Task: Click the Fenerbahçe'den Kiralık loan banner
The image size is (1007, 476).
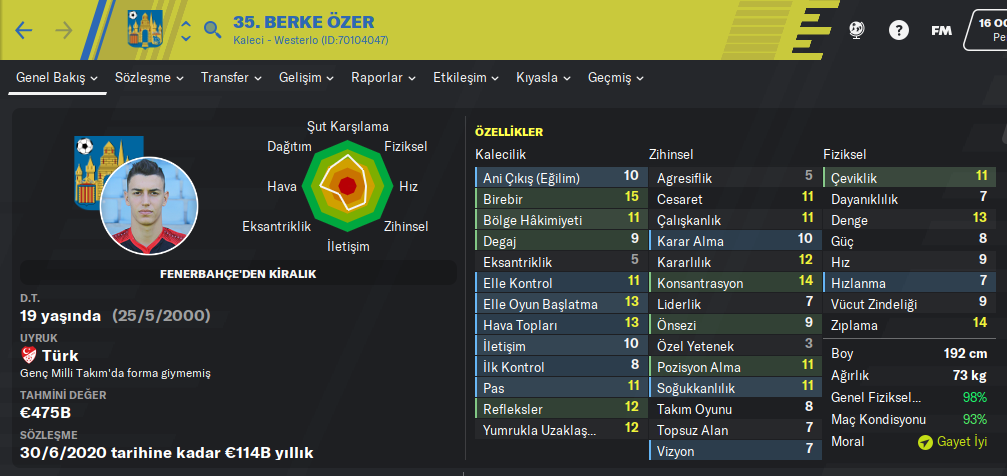Action: click(238, 273)
